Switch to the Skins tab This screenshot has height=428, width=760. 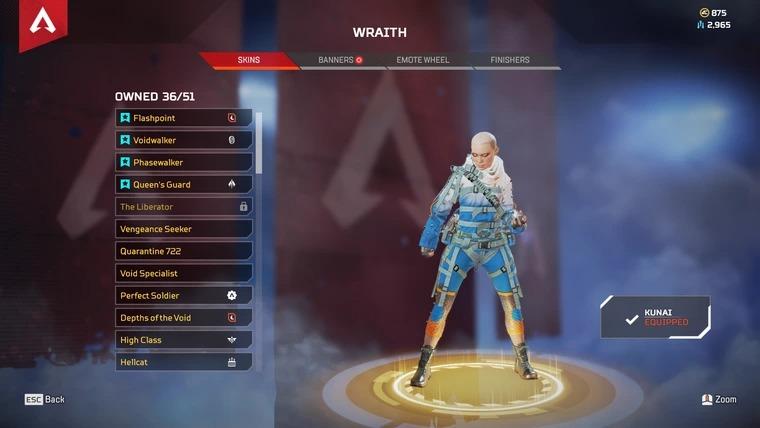[x=248, y=60]
